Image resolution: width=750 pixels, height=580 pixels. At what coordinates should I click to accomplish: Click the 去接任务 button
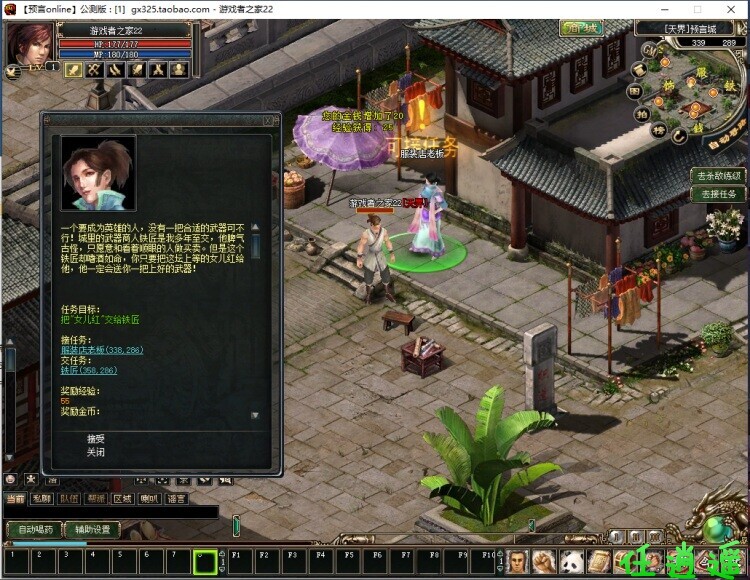tap(719, 194)
